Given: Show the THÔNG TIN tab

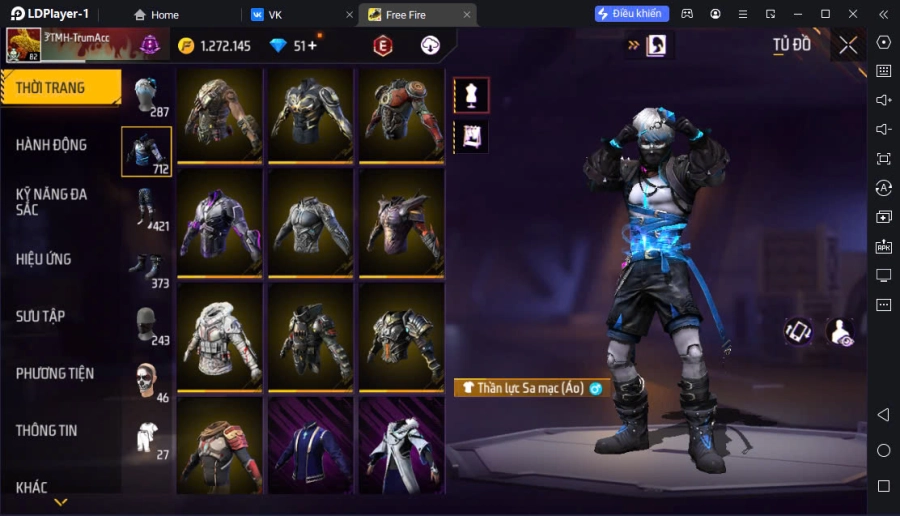Looking at the screenshot, I should 47,430.
